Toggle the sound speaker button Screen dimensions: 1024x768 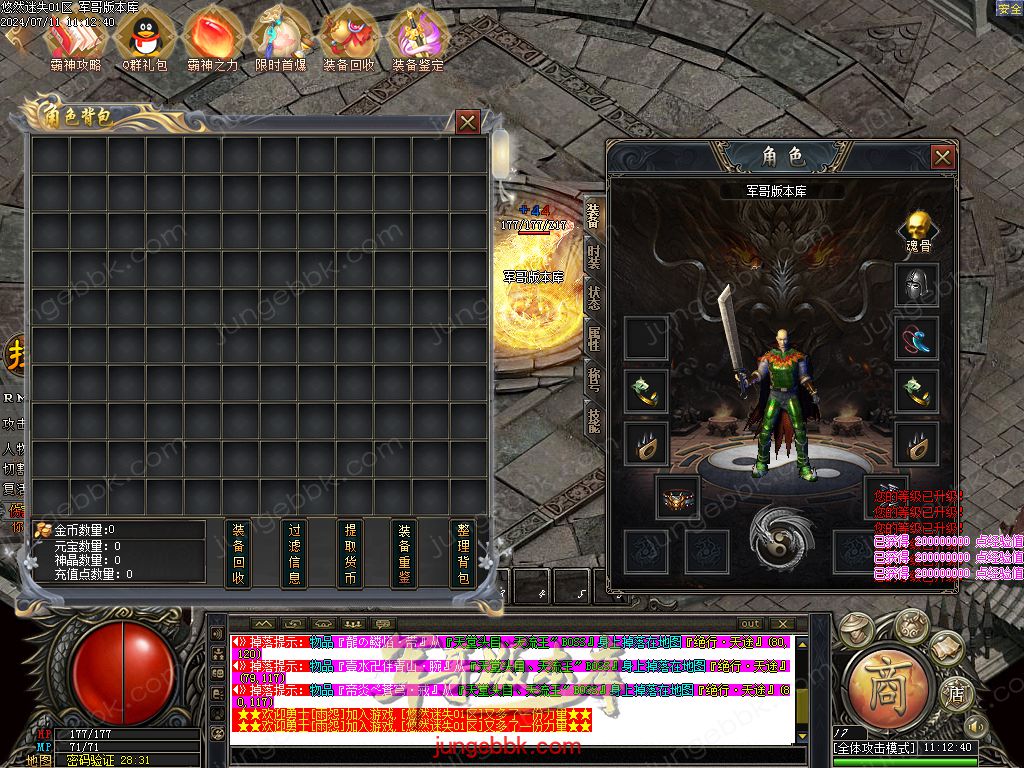pos(975,725)
